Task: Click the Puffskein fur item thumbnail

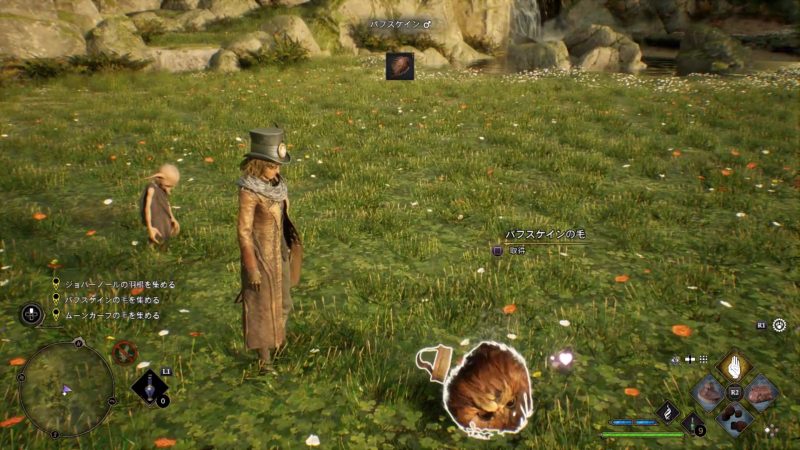Action: tap(400, 66)
